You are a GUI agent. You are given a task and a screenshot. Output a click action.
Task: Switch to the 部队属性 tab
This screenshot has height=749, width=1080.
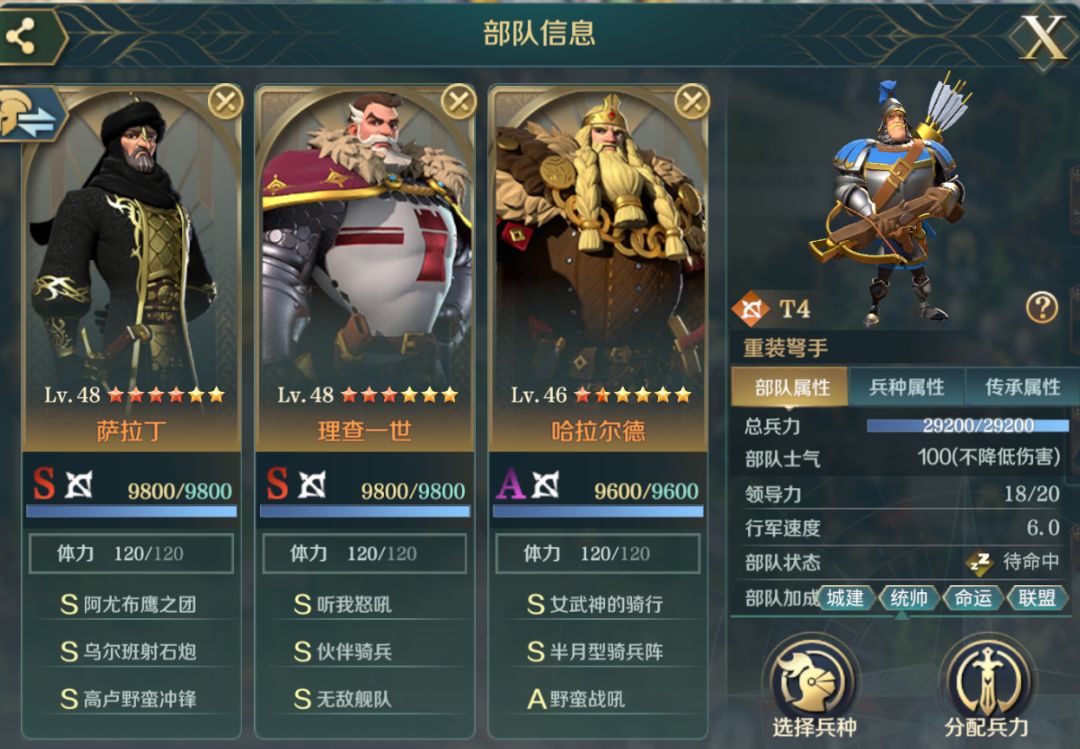point(791,388)
